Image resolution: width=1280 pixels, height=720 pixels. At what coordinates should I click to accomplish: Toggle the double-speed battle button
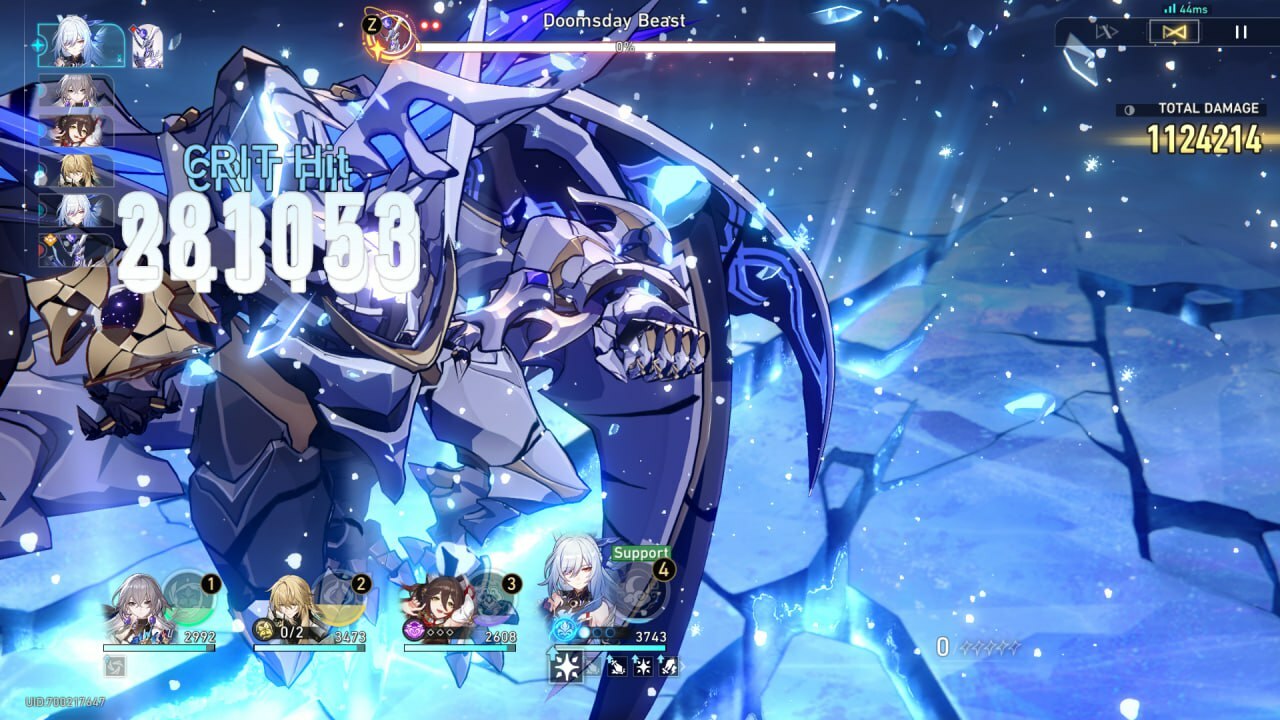[1106, 32]
